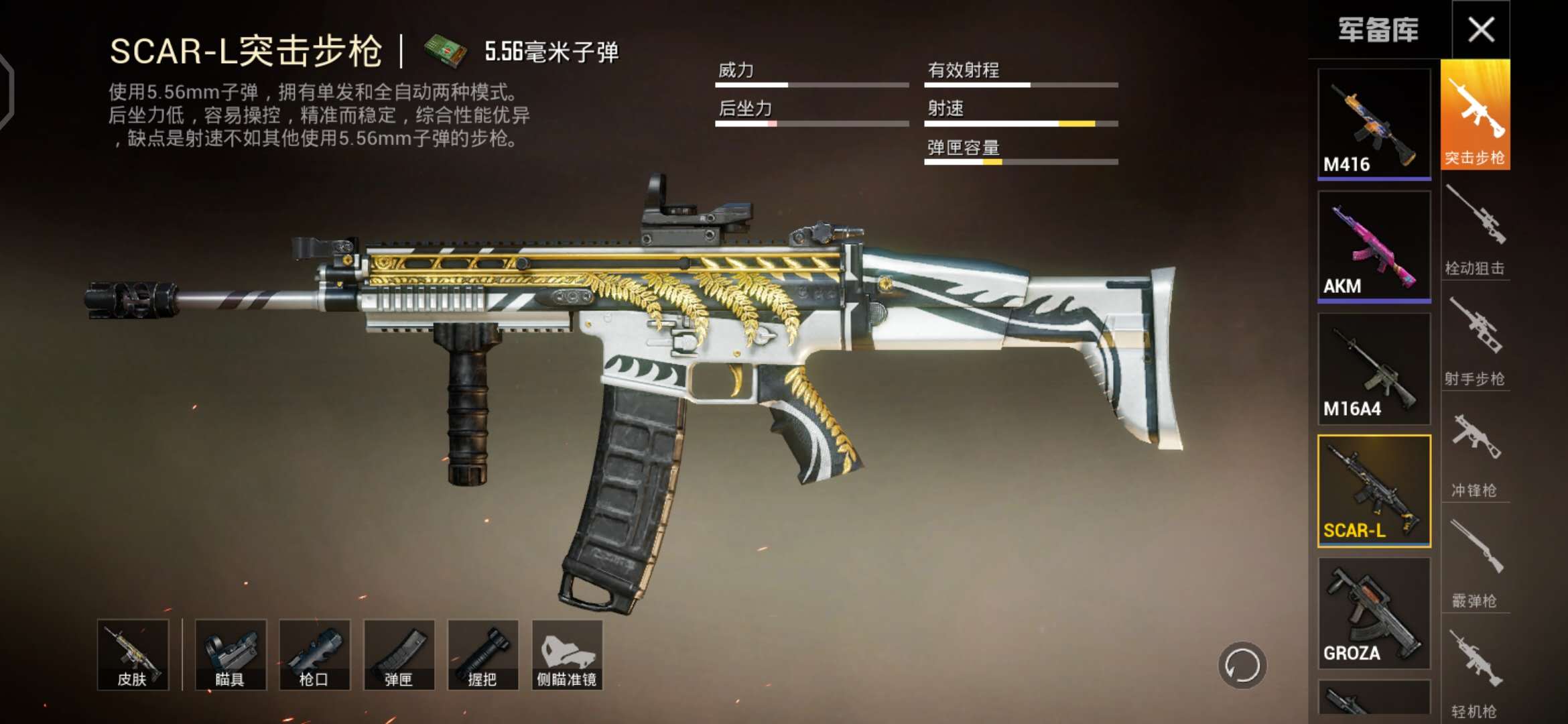Open the 侧瞄准镜 side scope slot

pyautogui.click(x=567, y=655)
